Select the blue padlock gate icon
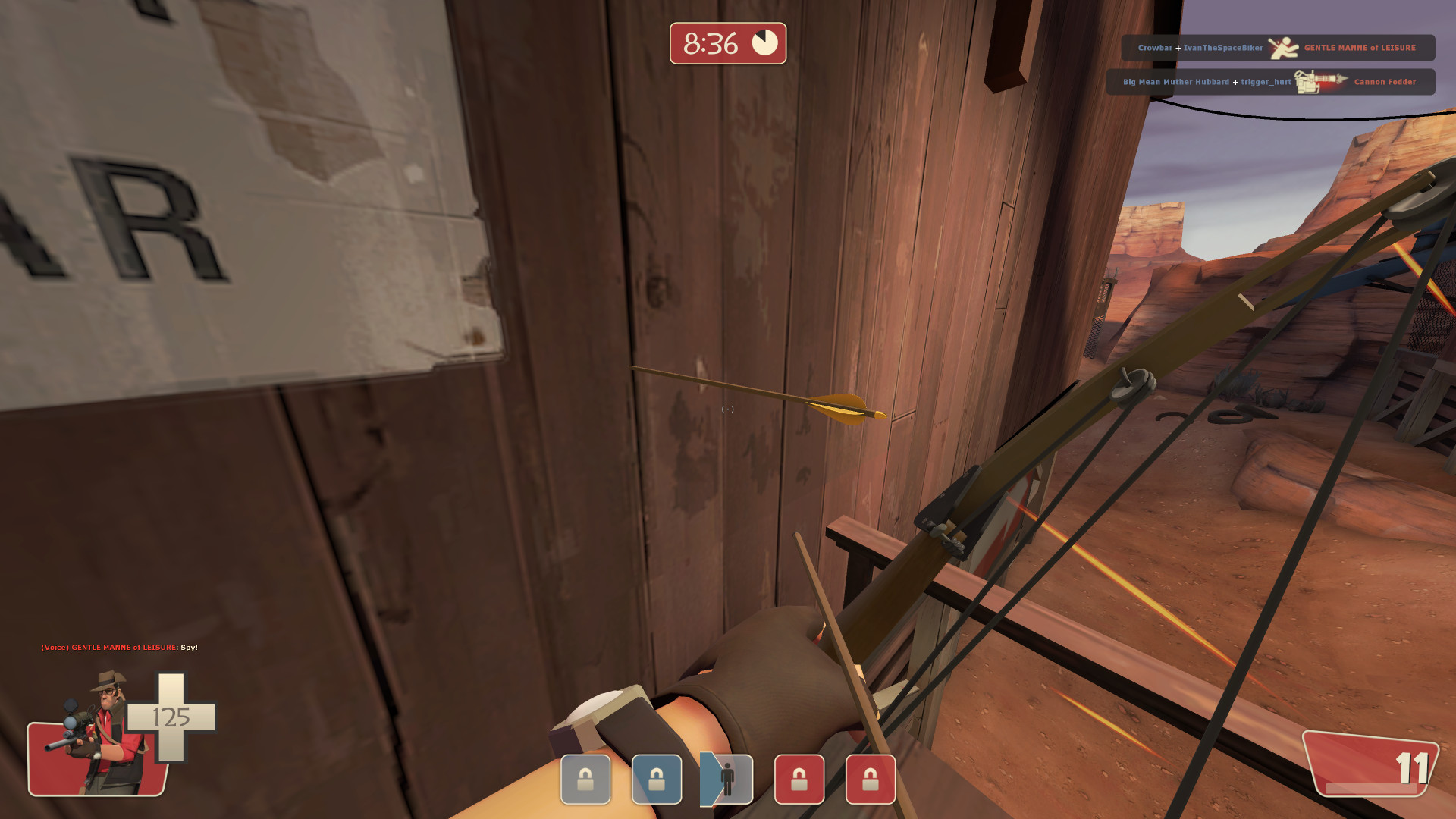This screenshot has width=1456, height=819. 657,780
